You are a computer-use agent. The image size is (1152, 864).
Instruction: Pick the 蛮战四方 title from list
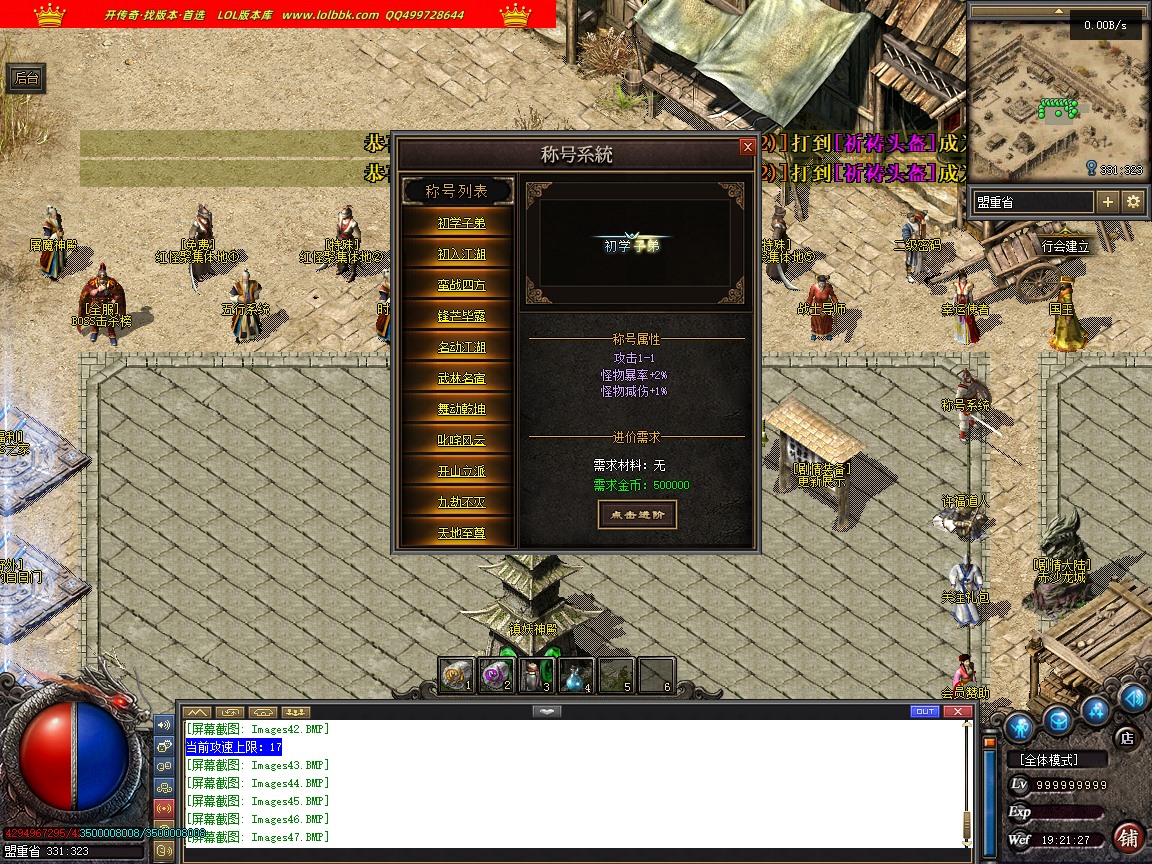pyautogui.click(x=461, y=285)
